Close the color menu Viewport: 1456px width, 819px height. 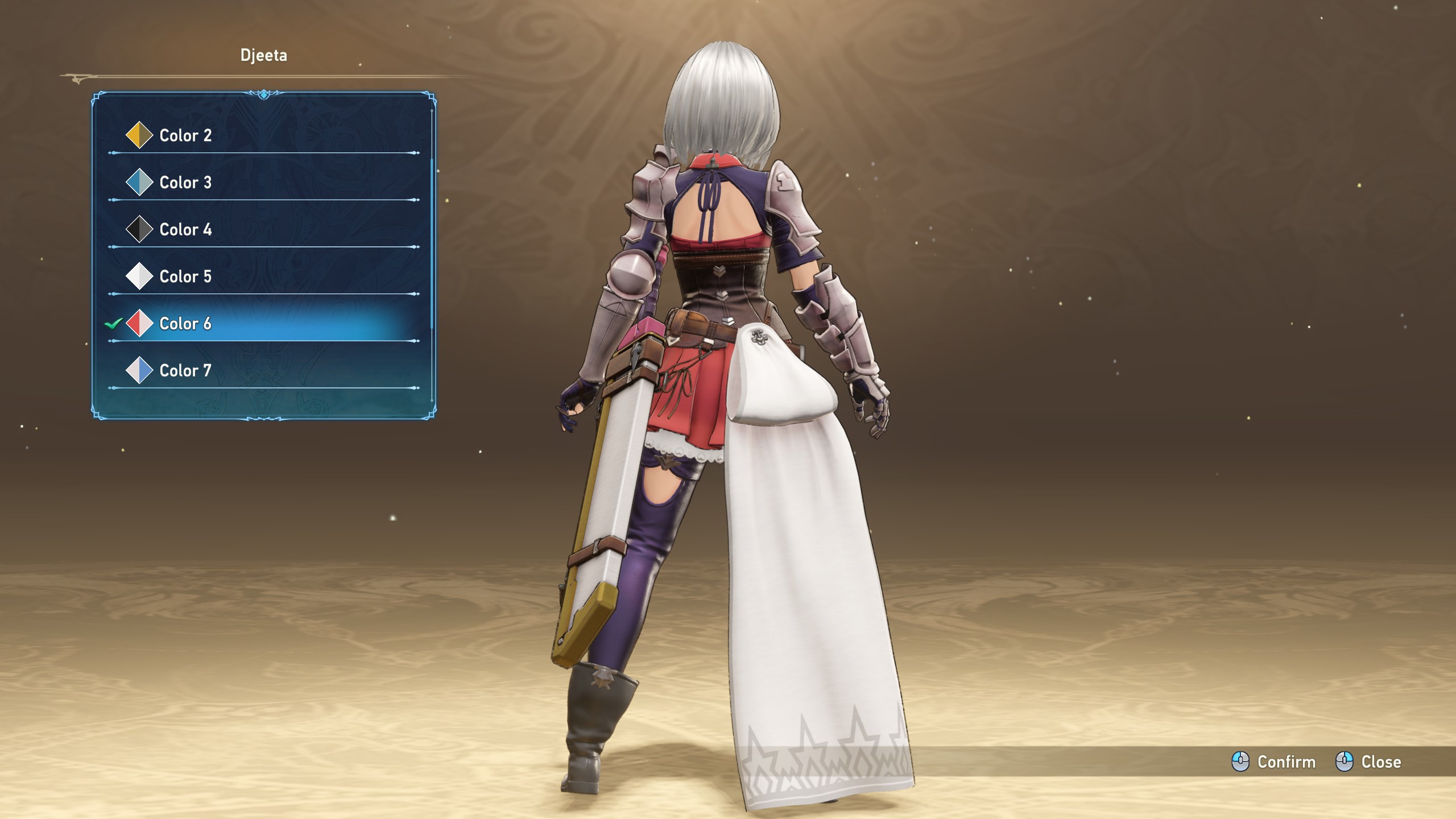click(x=1368, y=762)
